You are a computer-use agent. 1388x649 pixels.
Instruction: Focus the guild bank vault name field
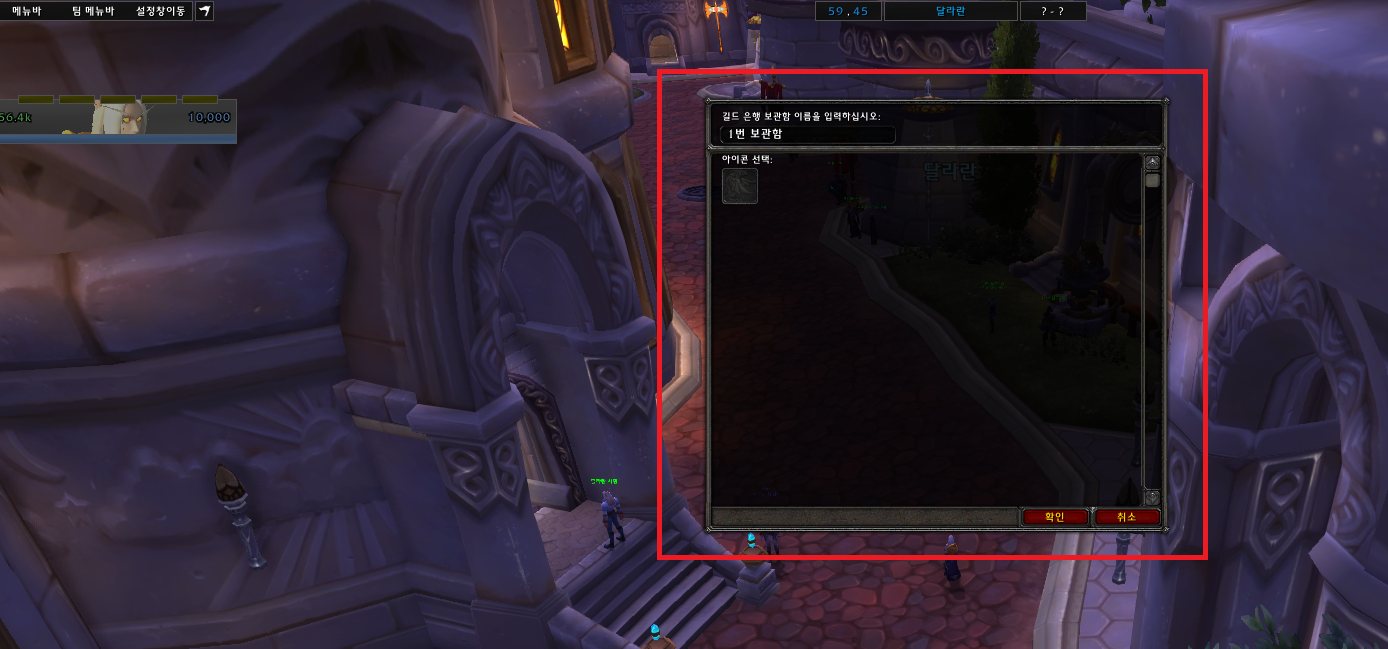[807, 134]
